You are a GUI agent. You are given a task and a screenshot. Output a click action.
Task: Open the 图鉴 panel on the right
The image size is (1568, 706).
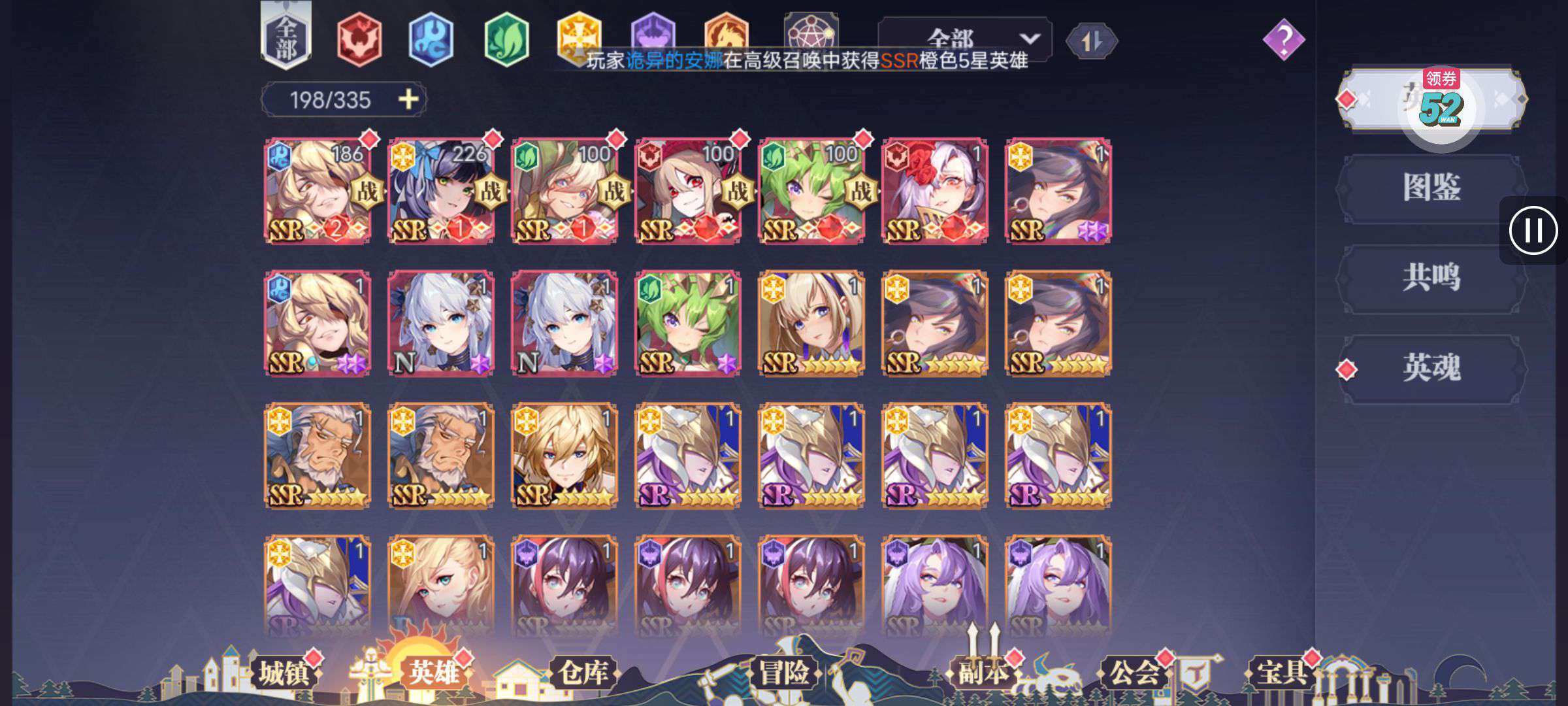[1431, 185]
